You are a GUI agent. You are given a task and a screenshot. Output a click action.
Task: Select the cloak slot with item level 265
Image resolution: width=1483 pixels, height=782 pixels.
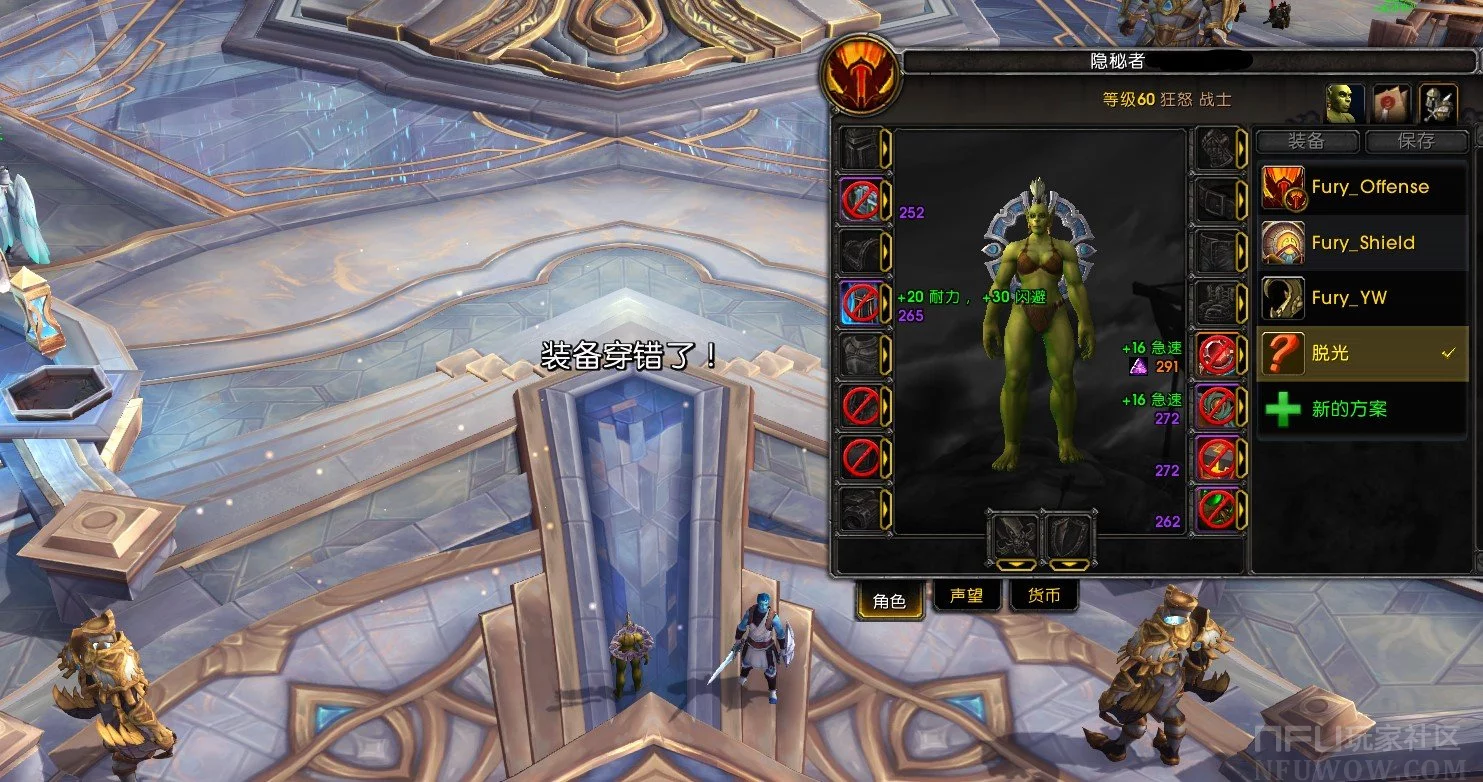coord(861,303)
